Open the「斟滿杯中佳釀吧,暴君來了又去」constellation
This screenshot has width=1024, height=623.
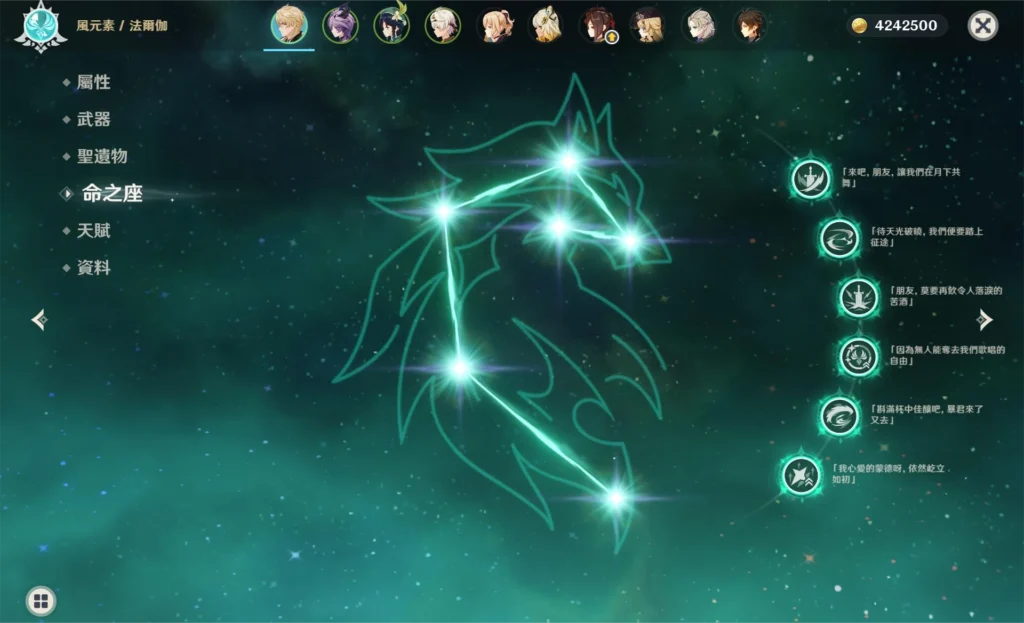839,416
